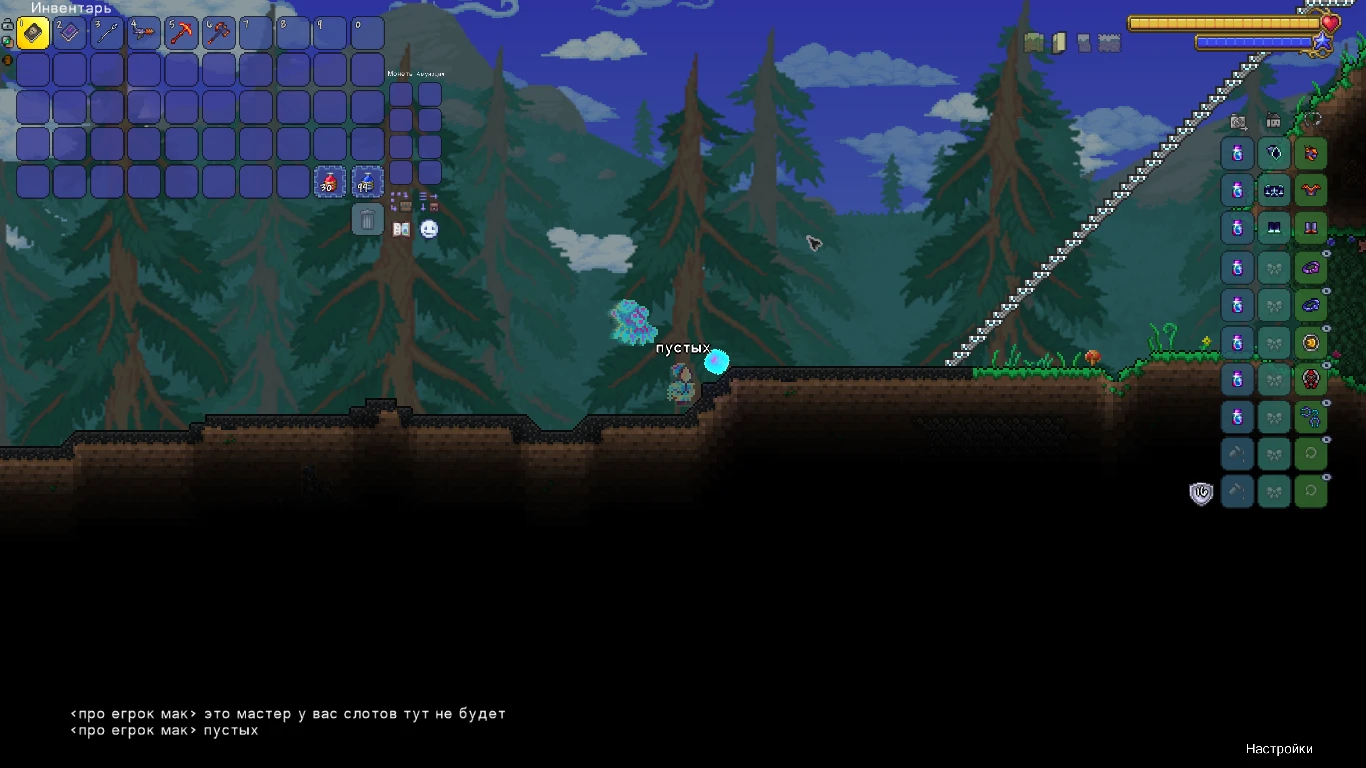The width and height of the screenshot is (1366, 768).
Task: Select the book item in hotbar slot 1
Action: click(33, 32)
